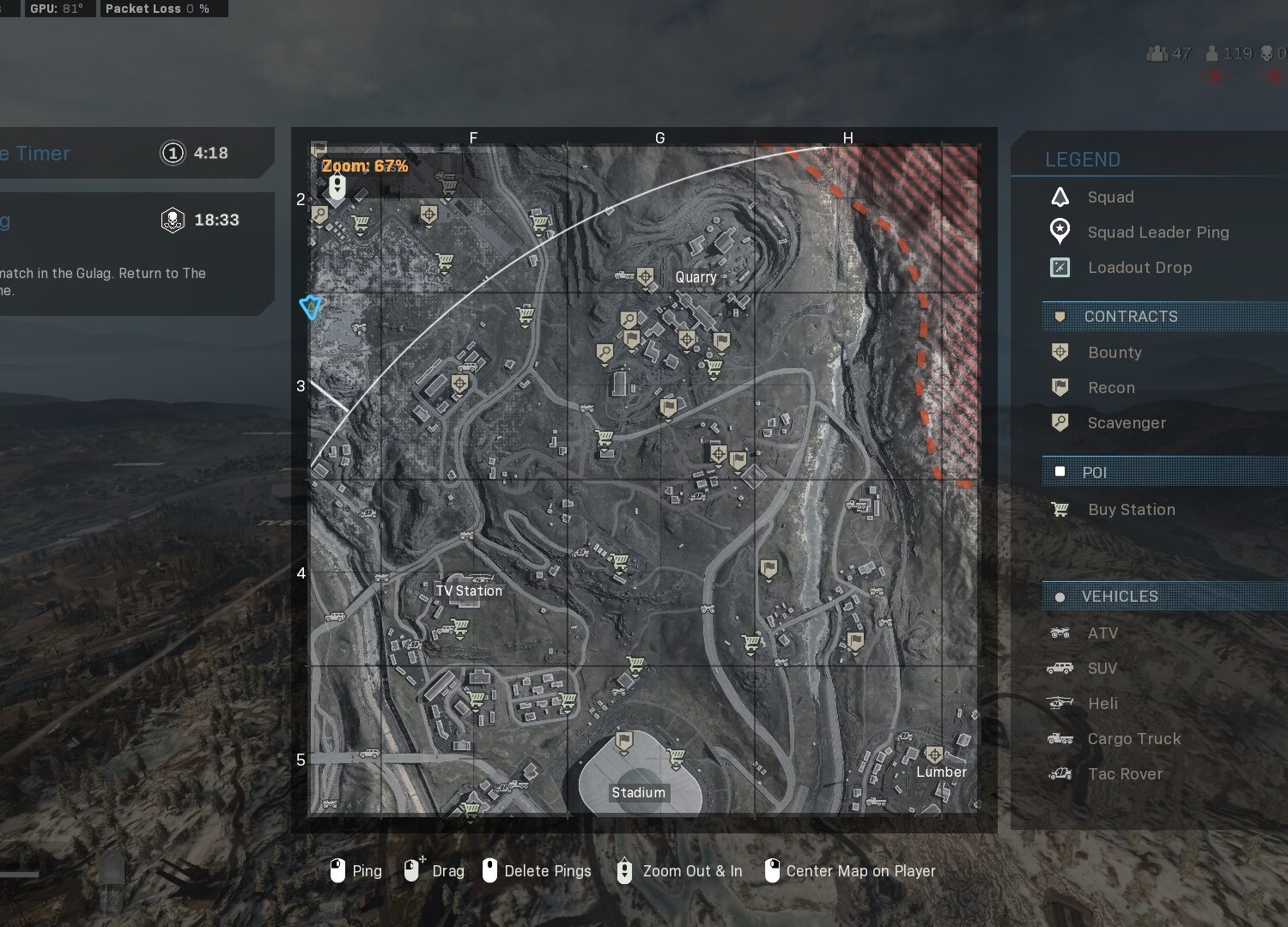Image resolution: width=1288 pixels, height=927 pixels.
Task: Toggle the VEHICLES legend filter
Action: coord(1119,597)
